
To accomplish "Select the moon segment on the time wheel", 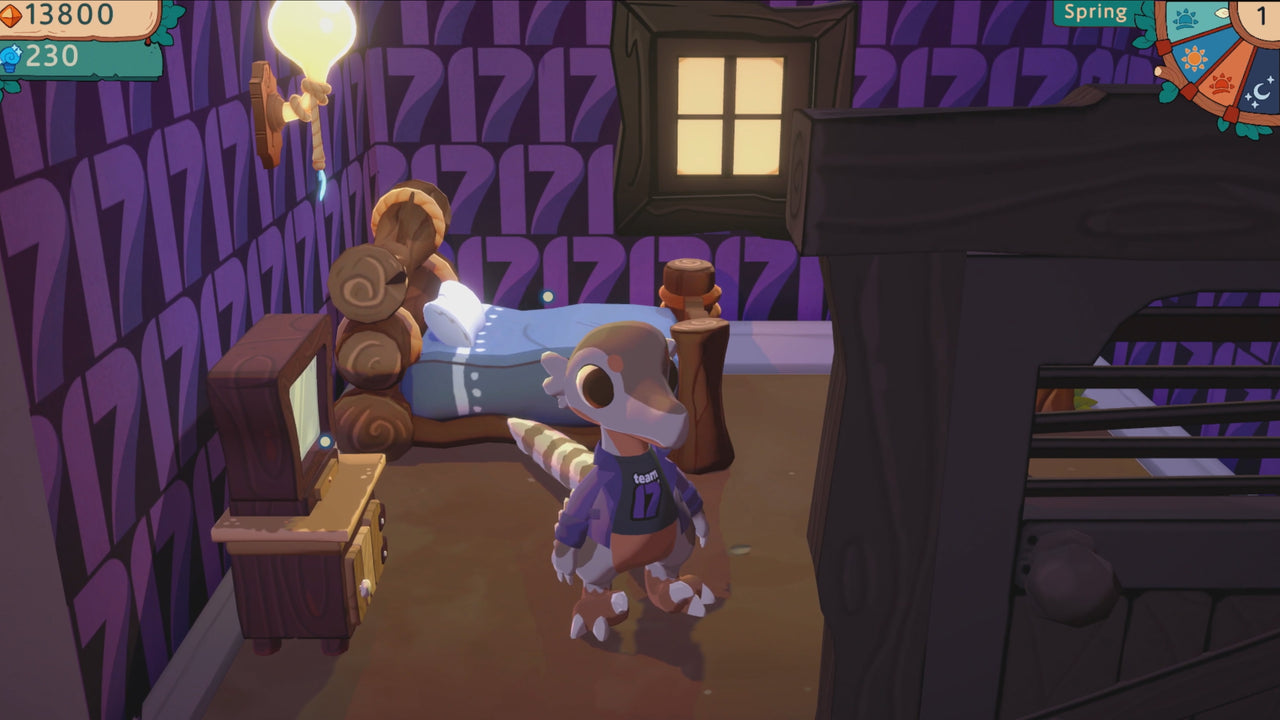I will 1258,90.
